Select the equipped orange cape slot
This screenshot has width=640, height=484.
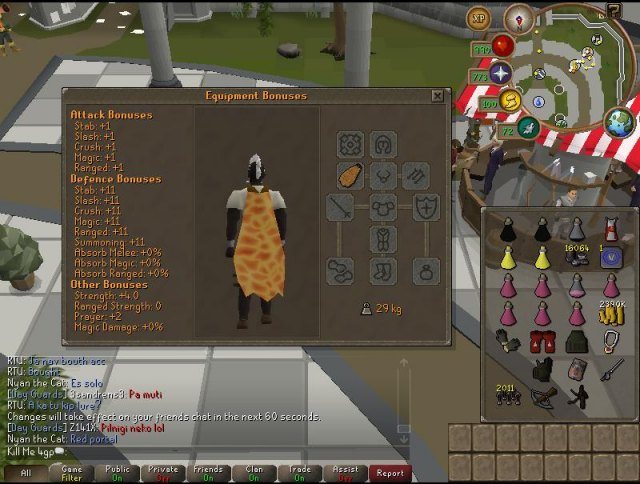point(350,176)
